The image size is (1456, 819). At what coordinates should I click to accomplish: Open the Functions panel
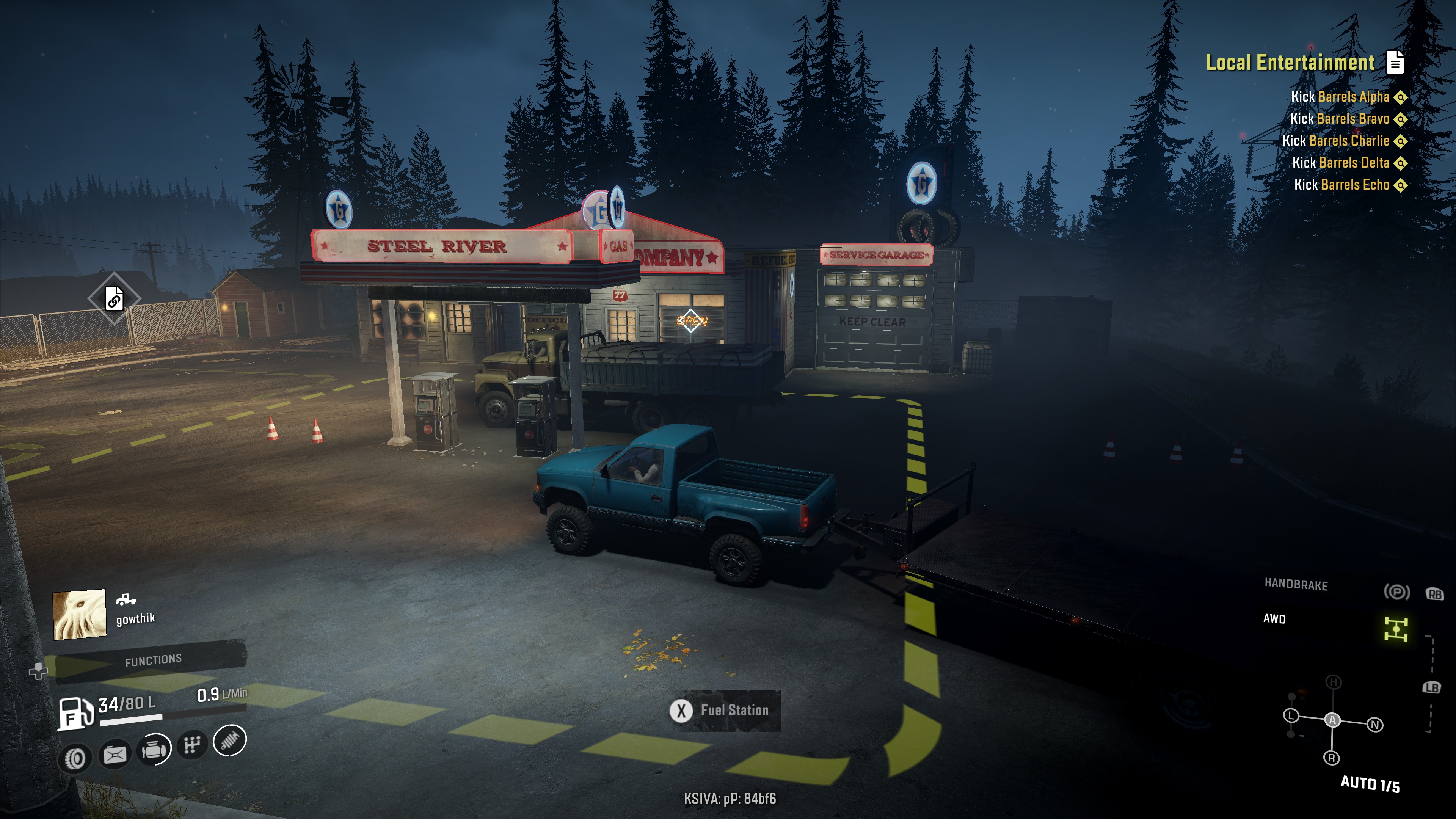tap(153, 660)
